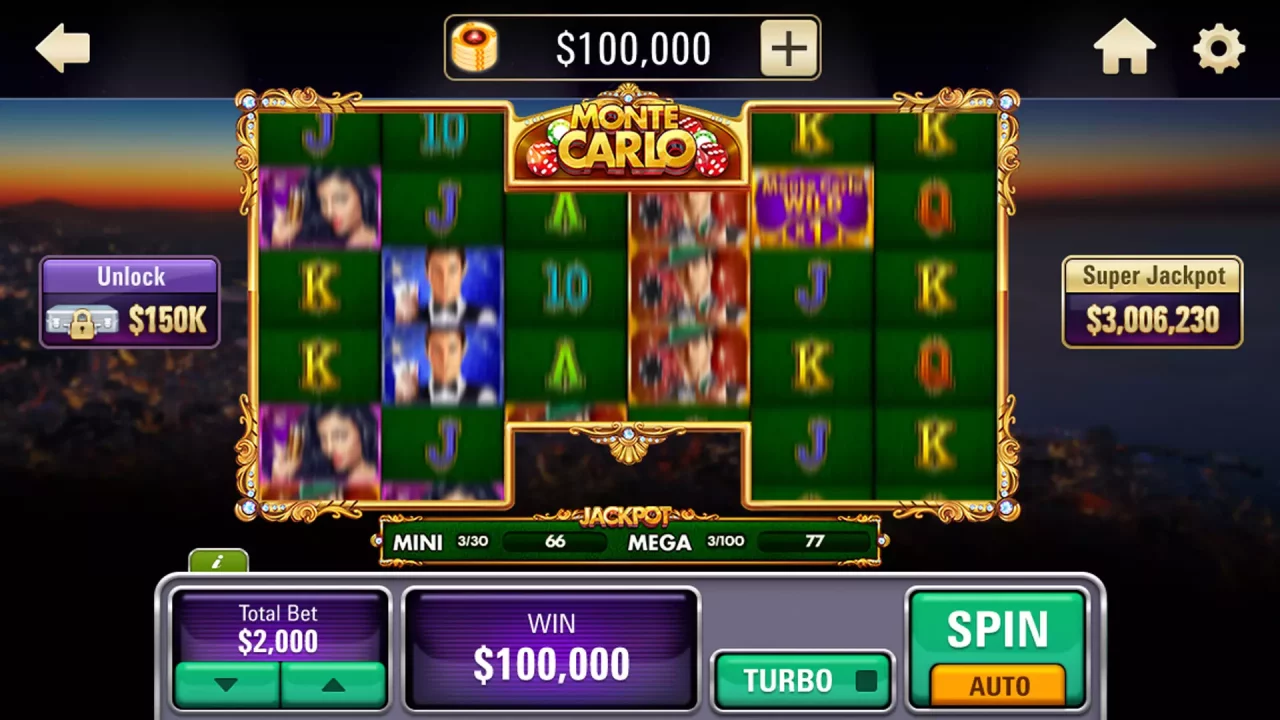Click the WIN $100,000 display

click(x=551, y=648)
